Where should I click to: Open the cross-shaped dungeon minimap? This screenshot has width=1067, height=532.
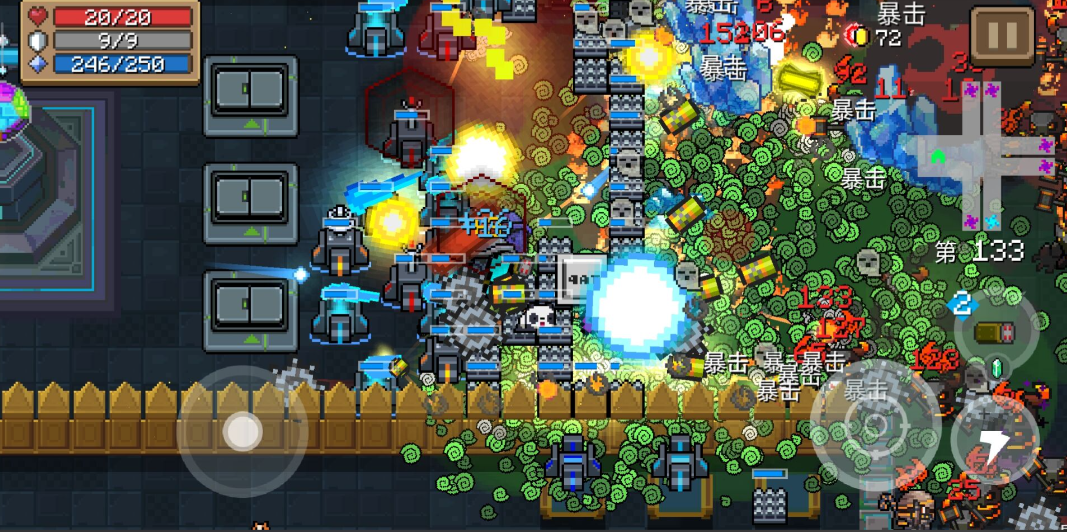click(x=984, y=150)
